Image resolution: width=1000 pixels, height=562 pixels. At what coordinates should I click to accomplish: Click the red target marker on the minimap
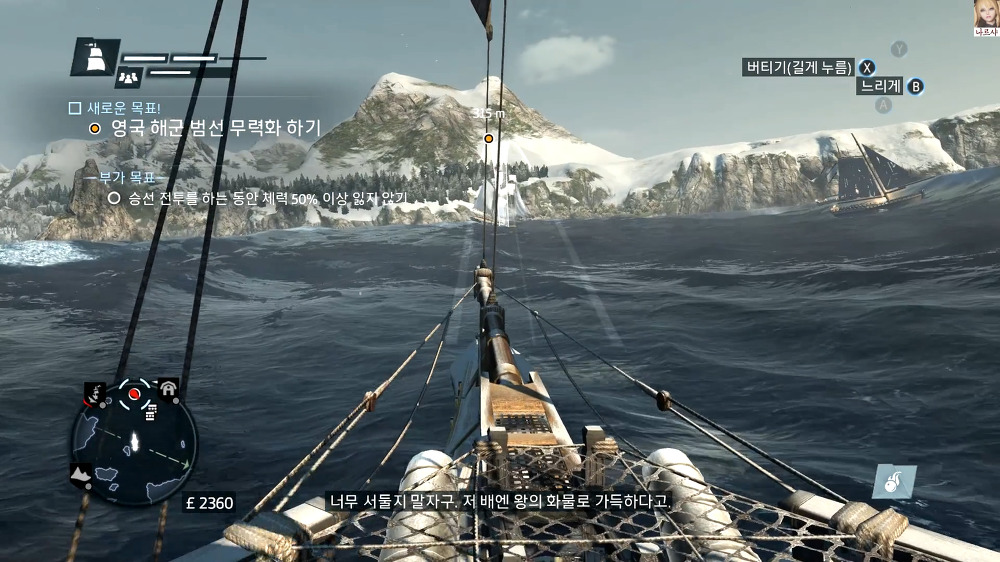coord(134,394)
